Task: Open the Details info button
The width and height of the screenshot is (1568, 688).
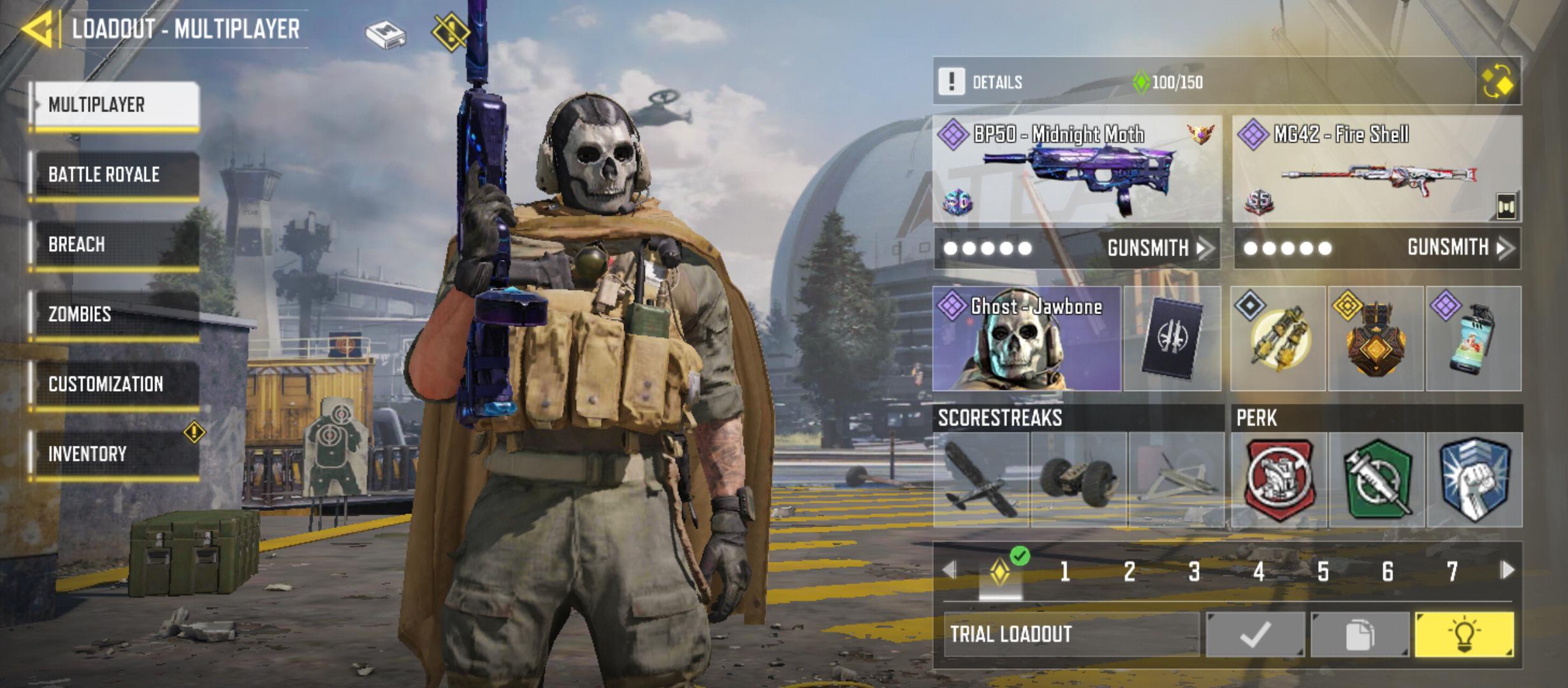Action: click(x=952, y=82)
